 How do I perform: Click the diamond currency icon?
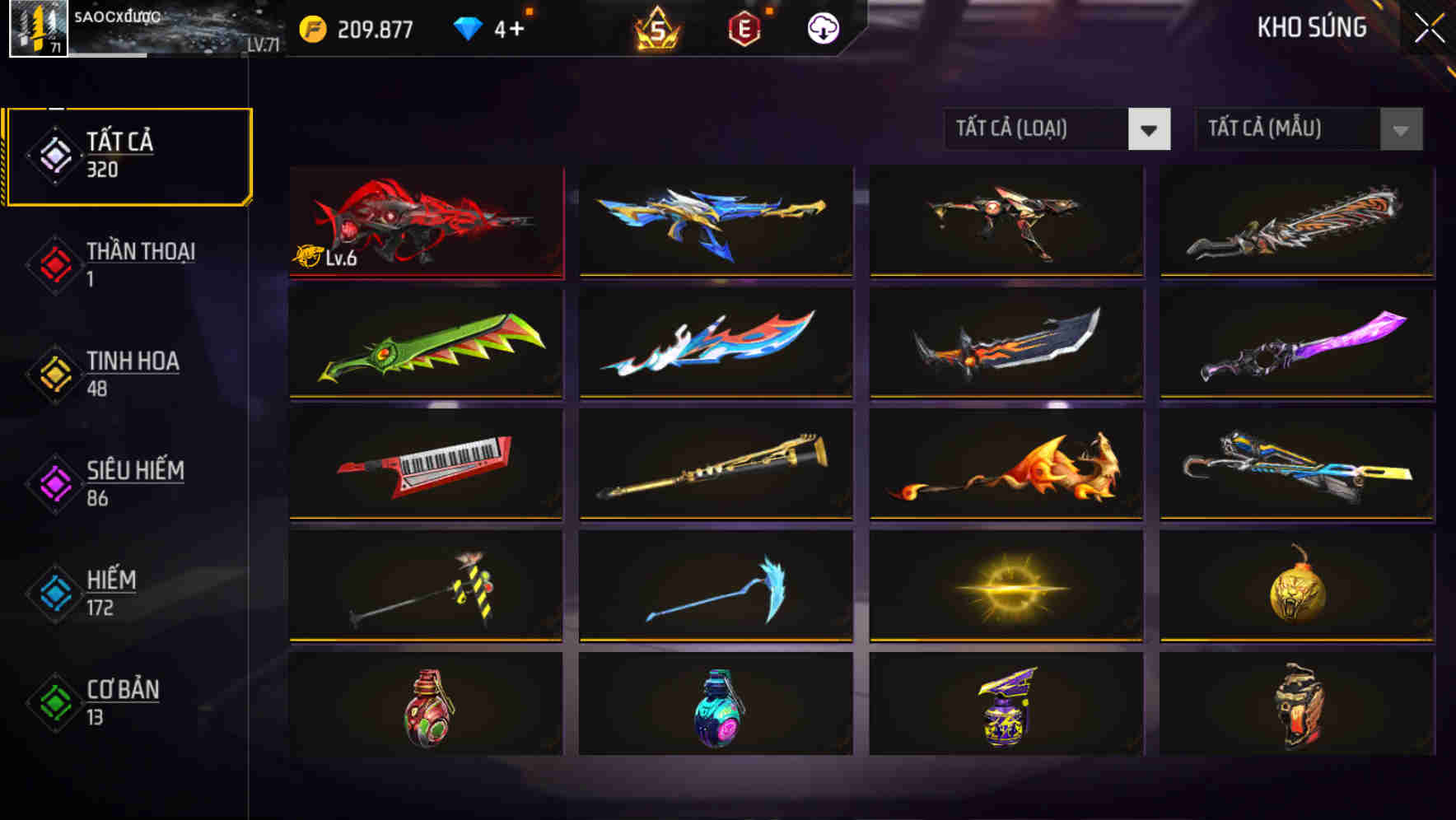click(x=465, y=27)
